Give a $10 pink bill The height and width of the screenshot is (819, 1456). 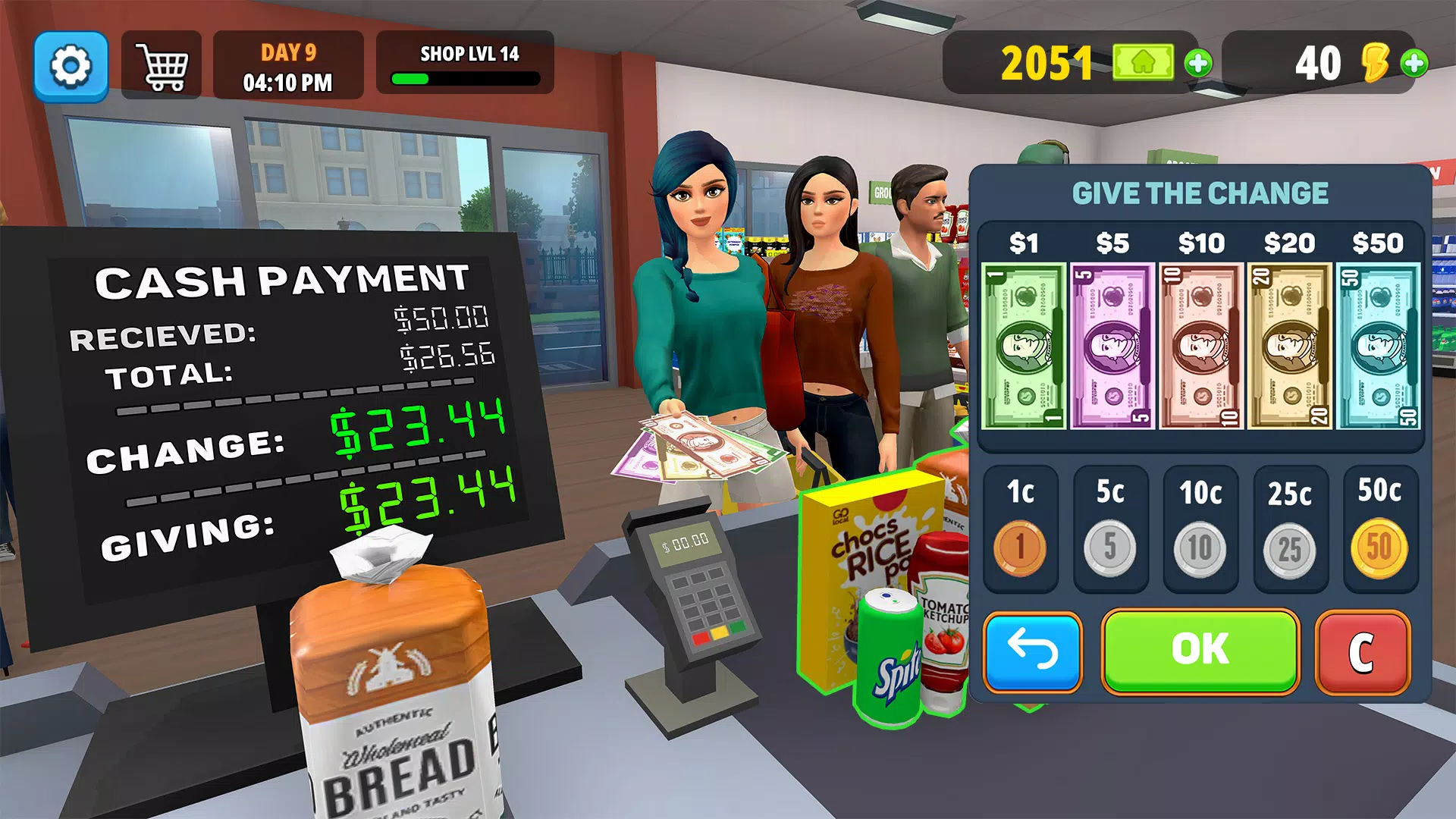tap(1201, 347)
